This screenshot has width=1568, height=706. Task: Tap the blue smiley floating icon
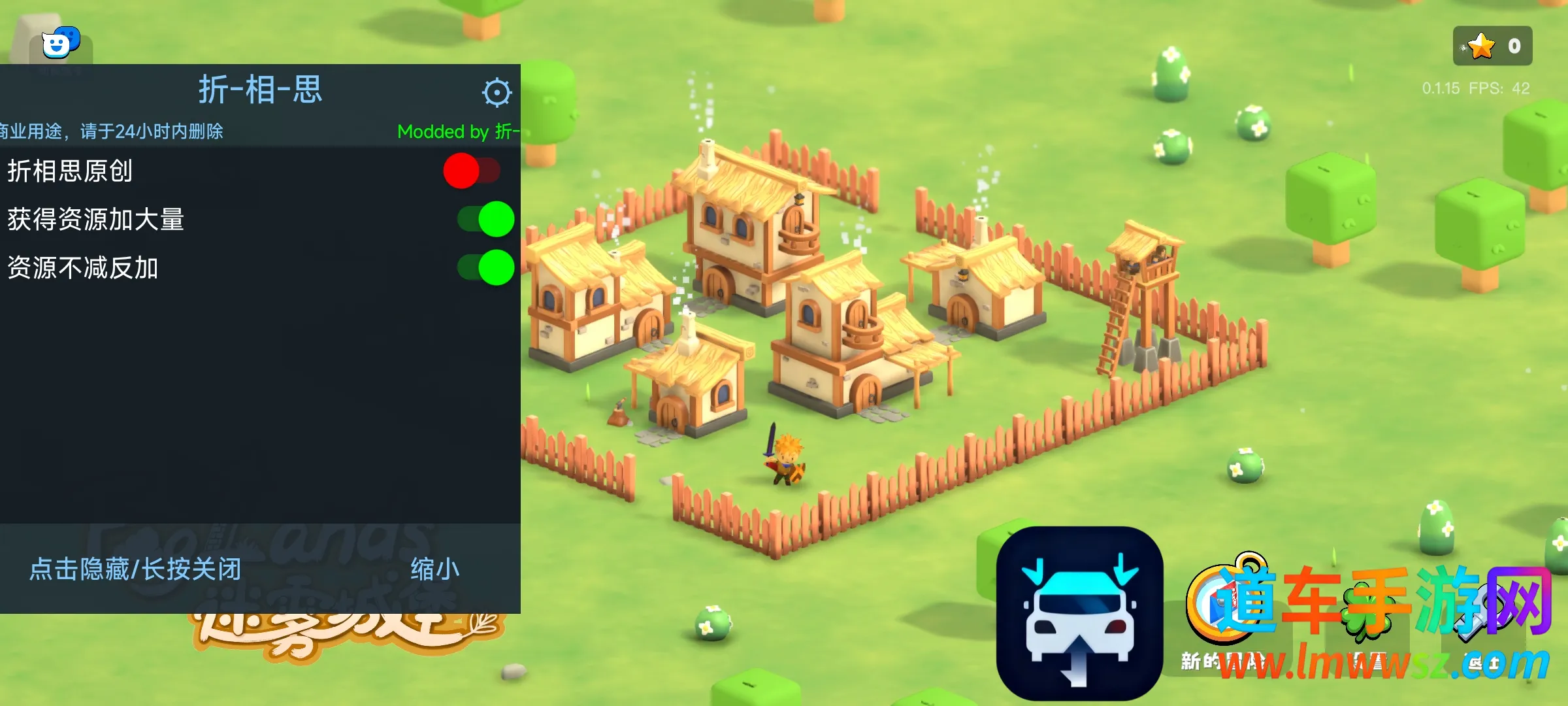60,43
